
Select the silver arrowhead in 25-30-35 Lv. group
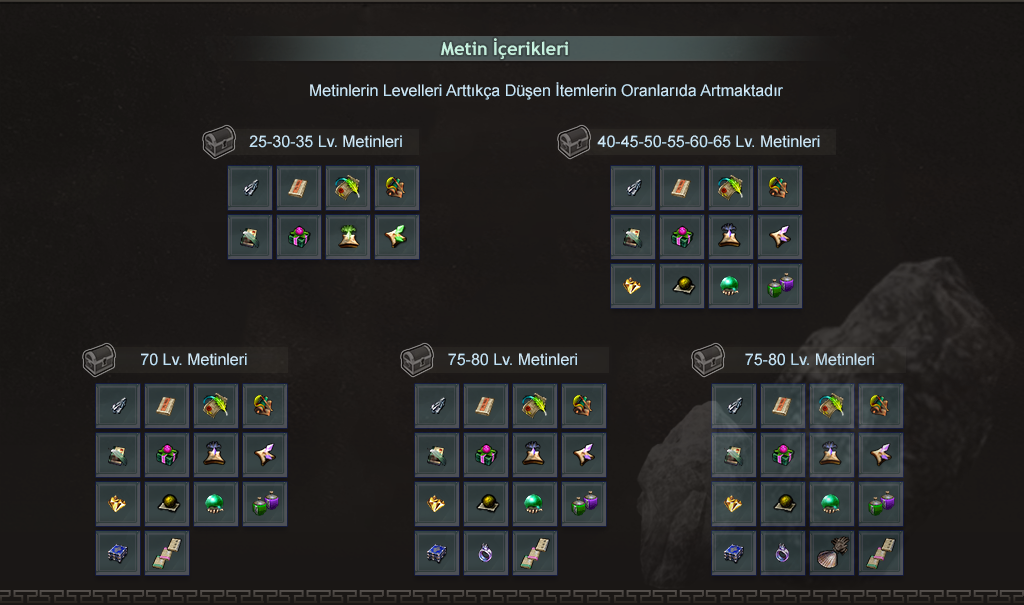[x=250, y=188]
